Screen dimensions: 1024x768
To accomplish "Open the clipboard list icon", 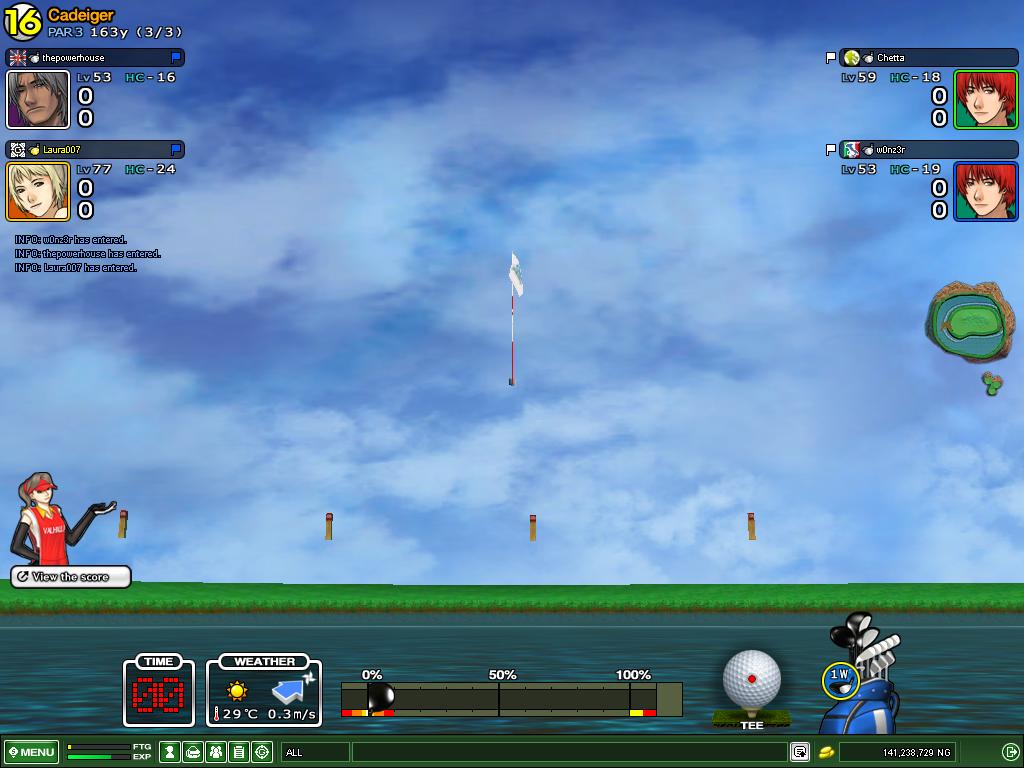I will click(239, 752).
